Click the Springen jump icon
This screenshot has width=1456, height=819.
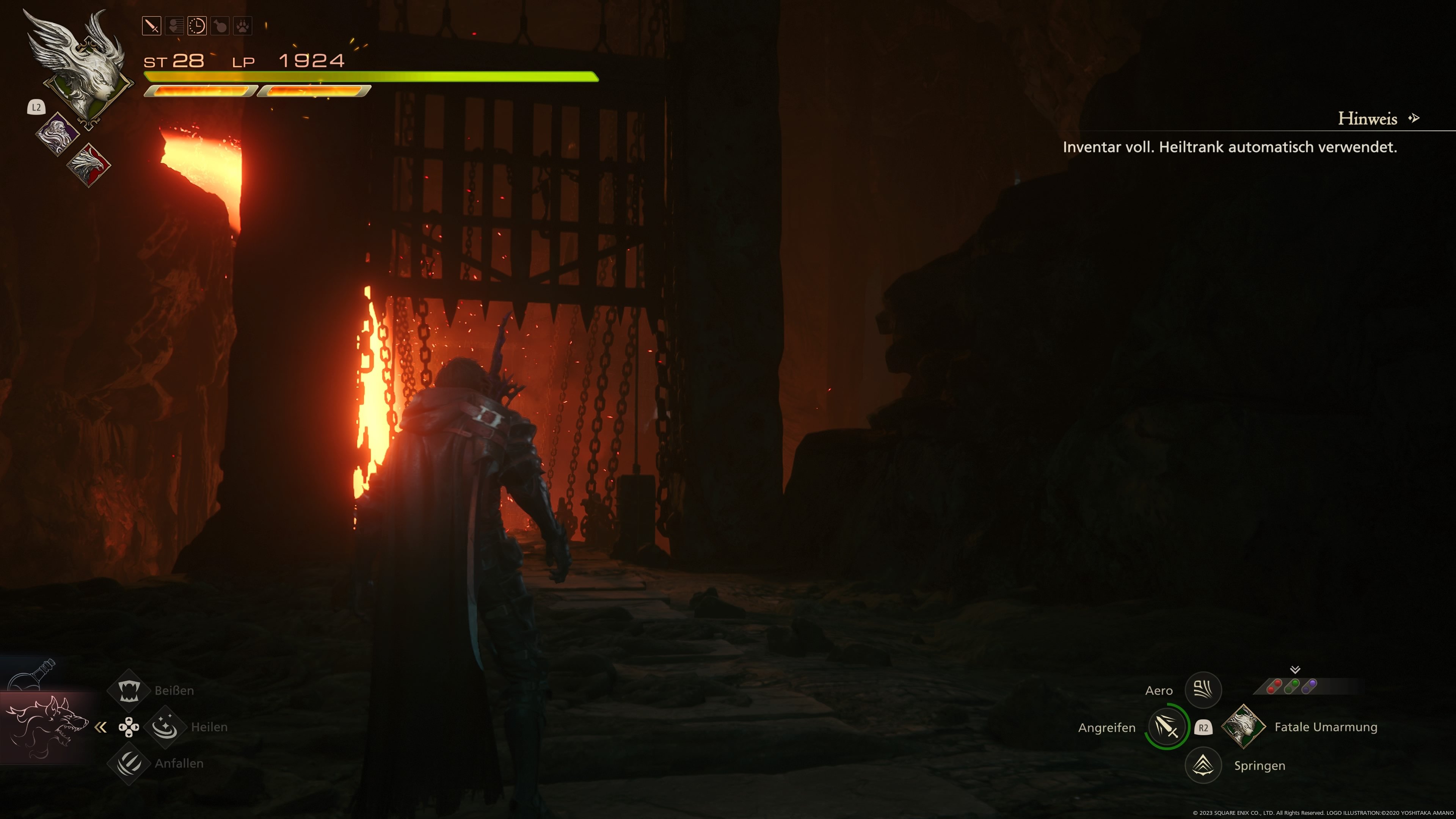tap(1203, 765)
